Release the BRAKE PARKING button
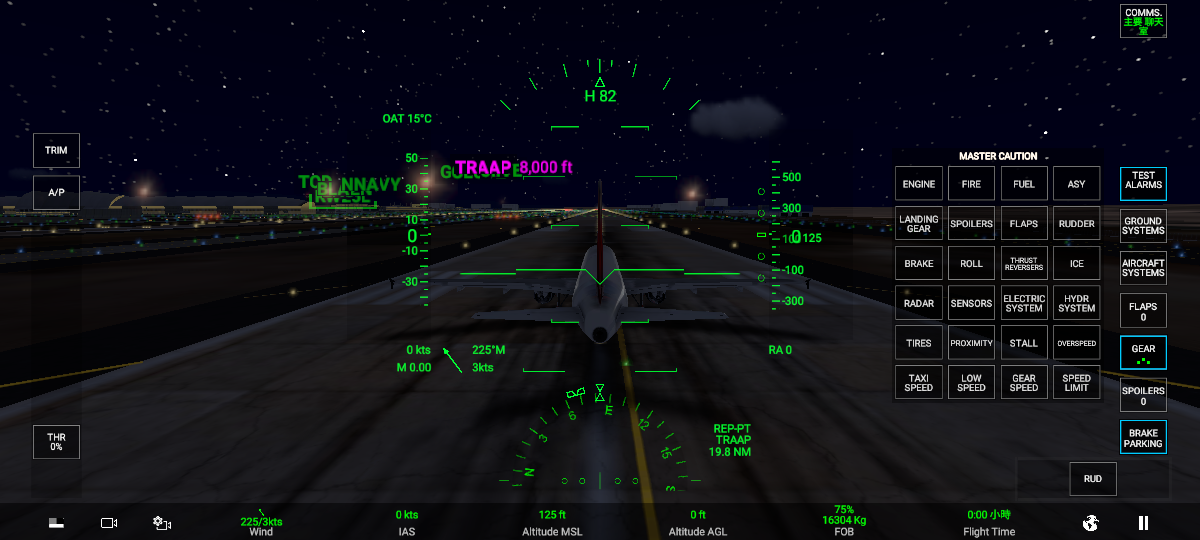This screenshot has width=1200, height=540. (x=1143, y=437)
